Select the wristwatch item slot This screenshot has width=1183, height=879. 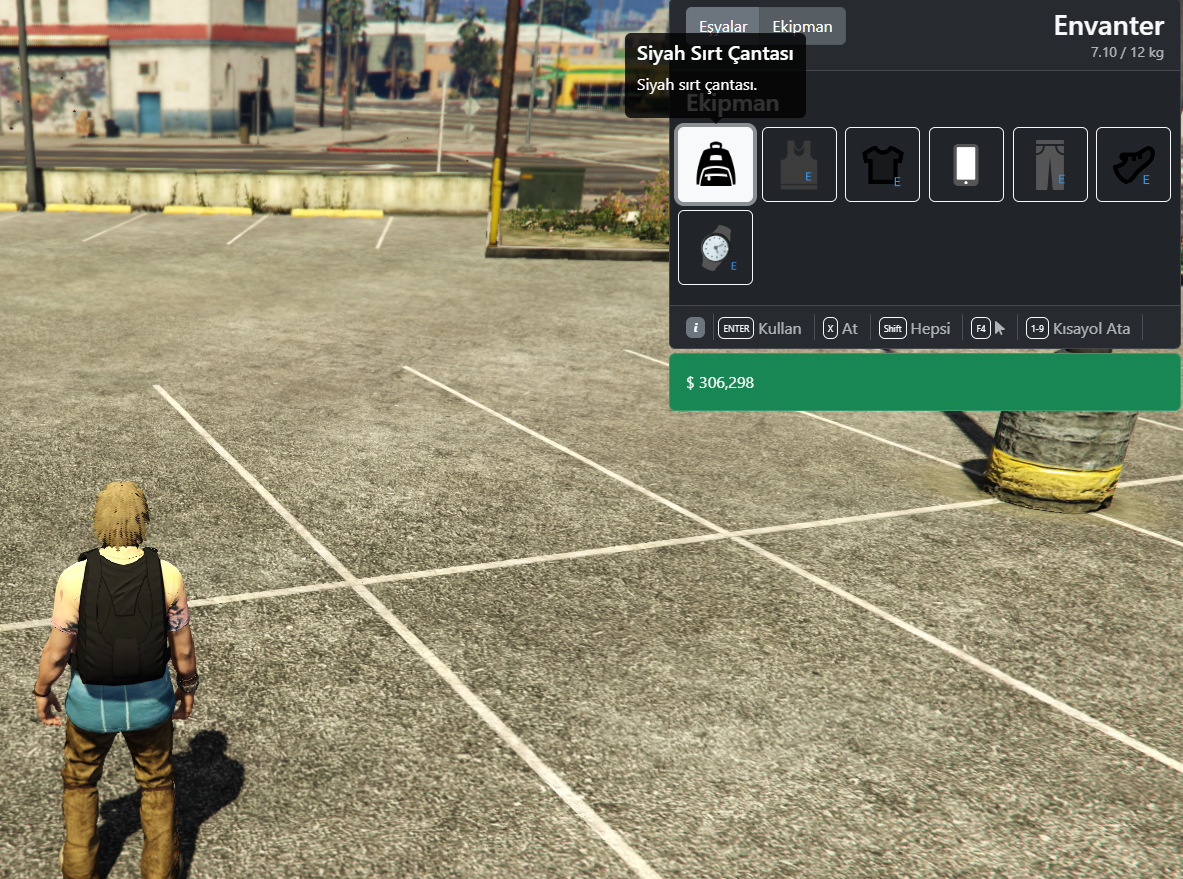point(715,248)
